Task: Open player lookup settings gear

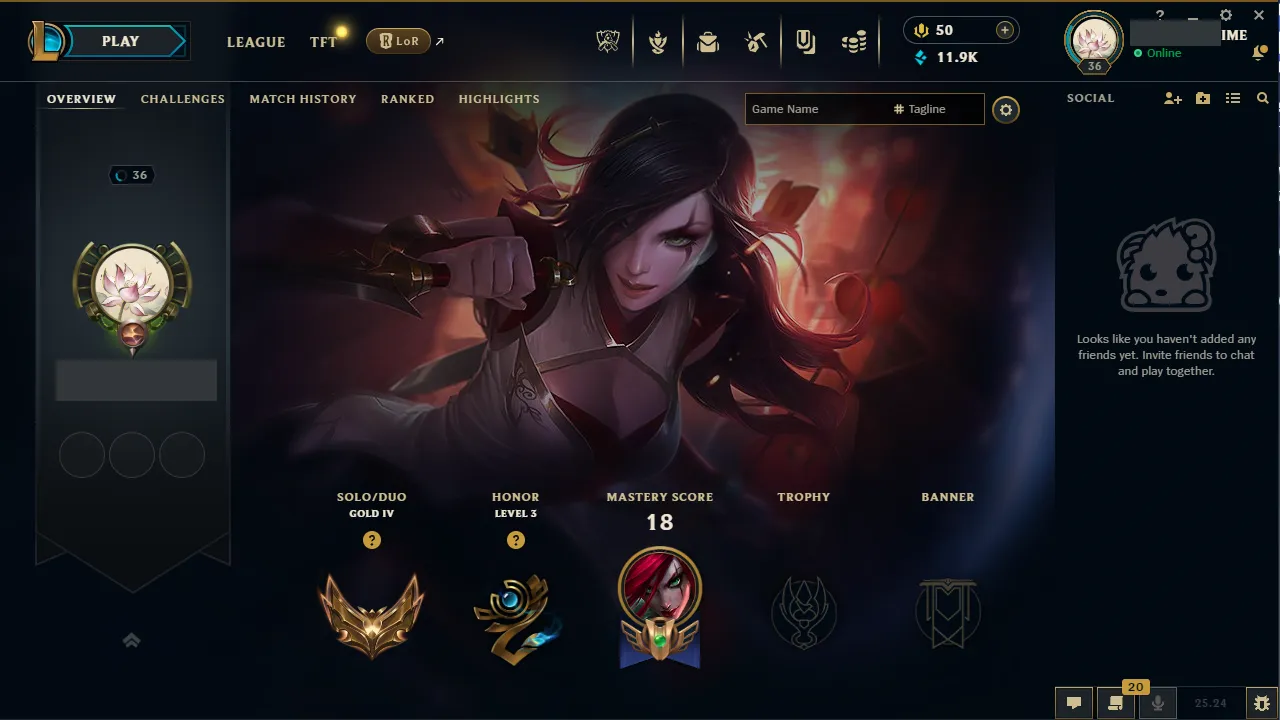Action: point(1006,110)
